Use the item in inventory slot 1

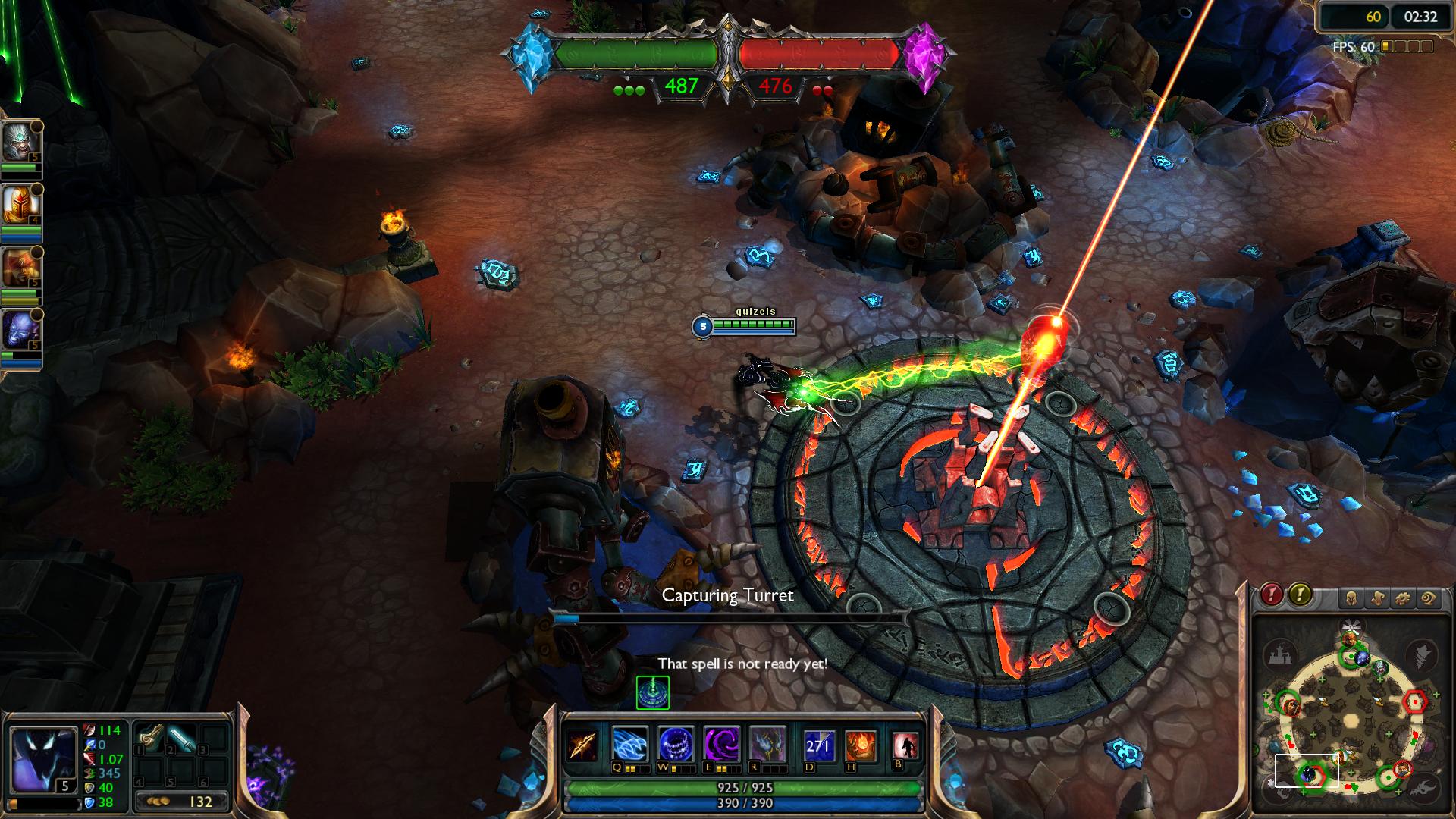pos(149,738)
